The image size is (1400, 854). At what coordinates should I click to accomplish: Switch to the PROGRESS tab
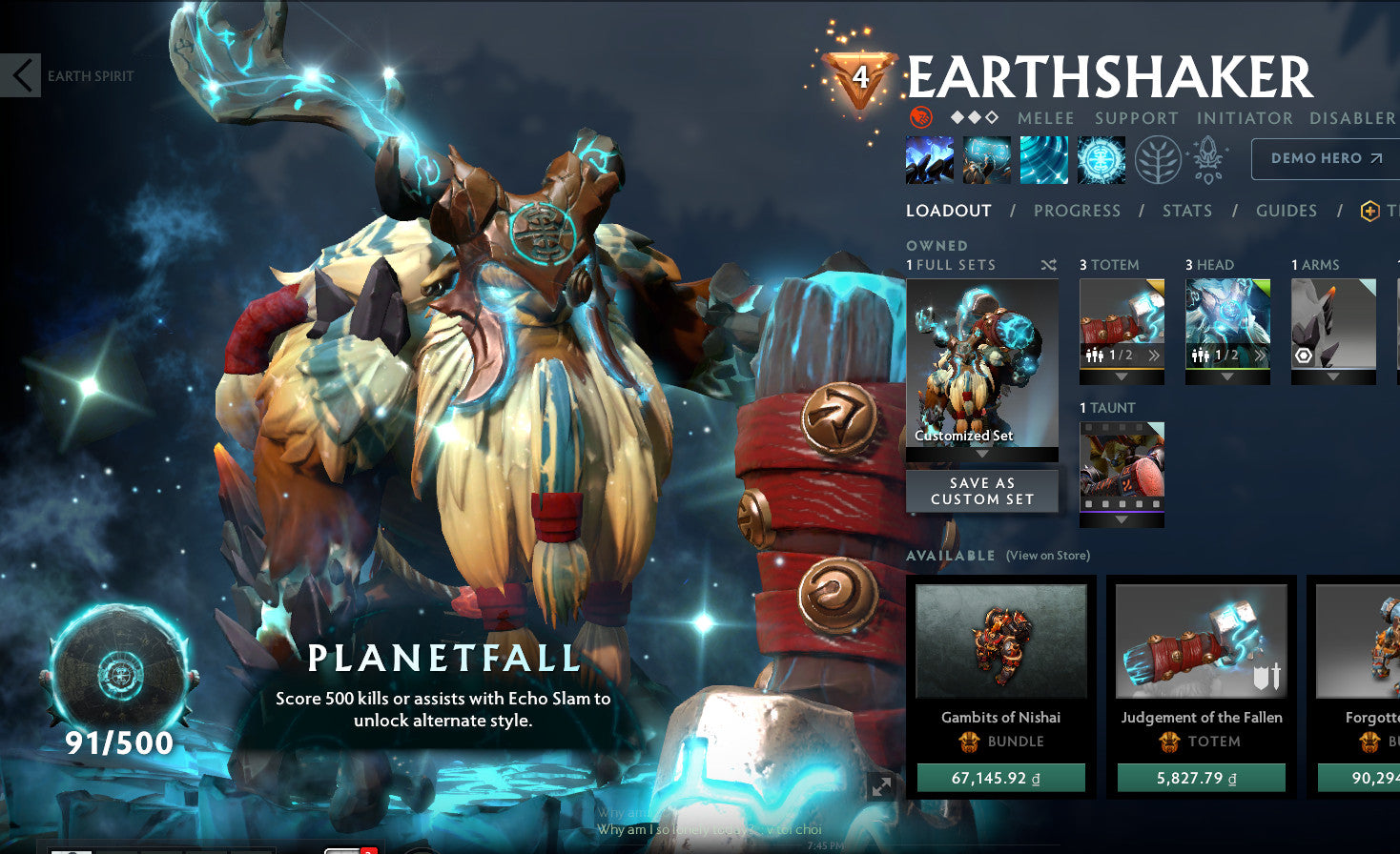[1076, 211]
